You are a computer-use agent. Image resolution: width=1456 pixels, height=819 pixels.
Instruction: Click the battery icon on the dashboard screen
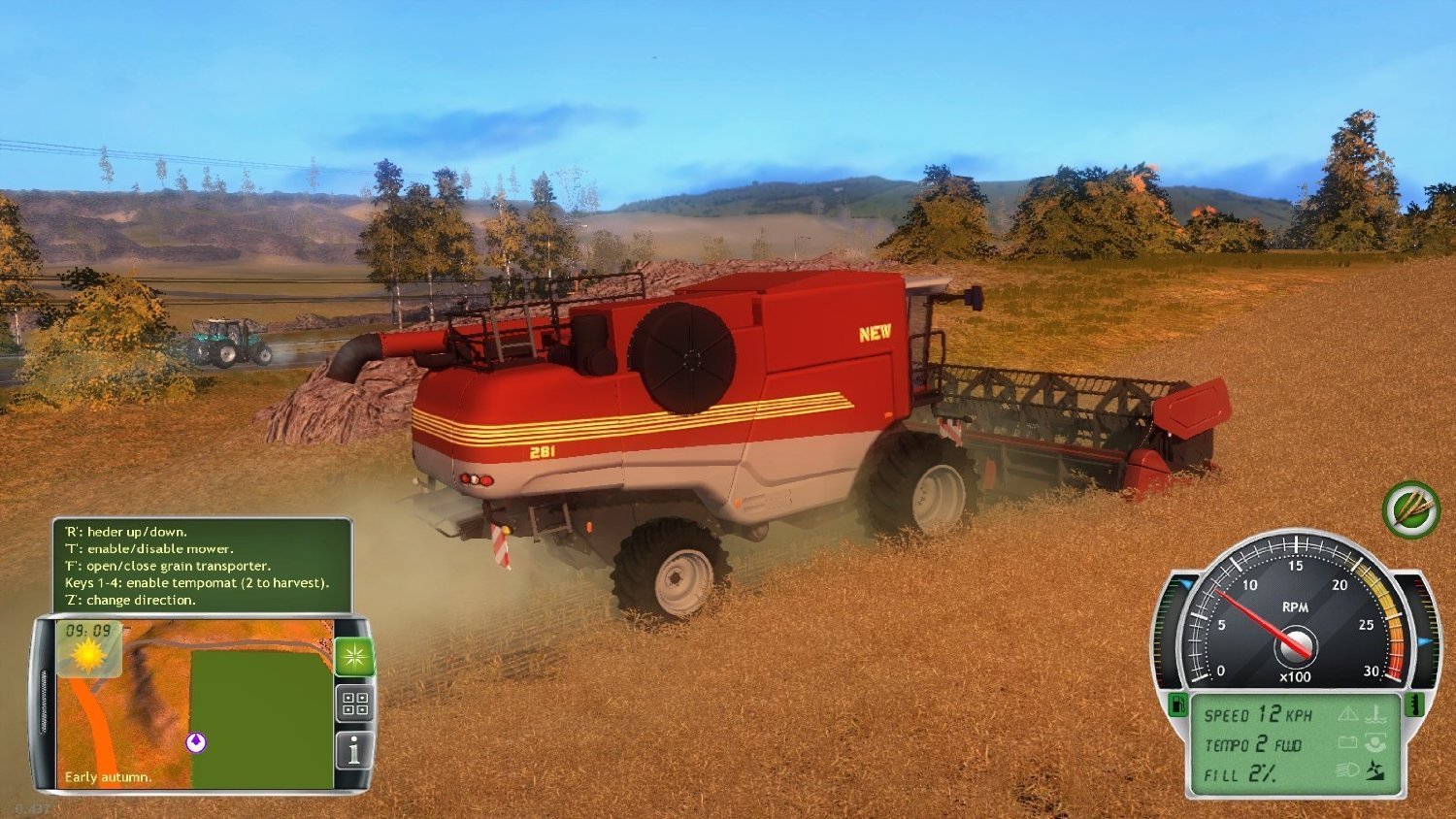point(1348,741)
